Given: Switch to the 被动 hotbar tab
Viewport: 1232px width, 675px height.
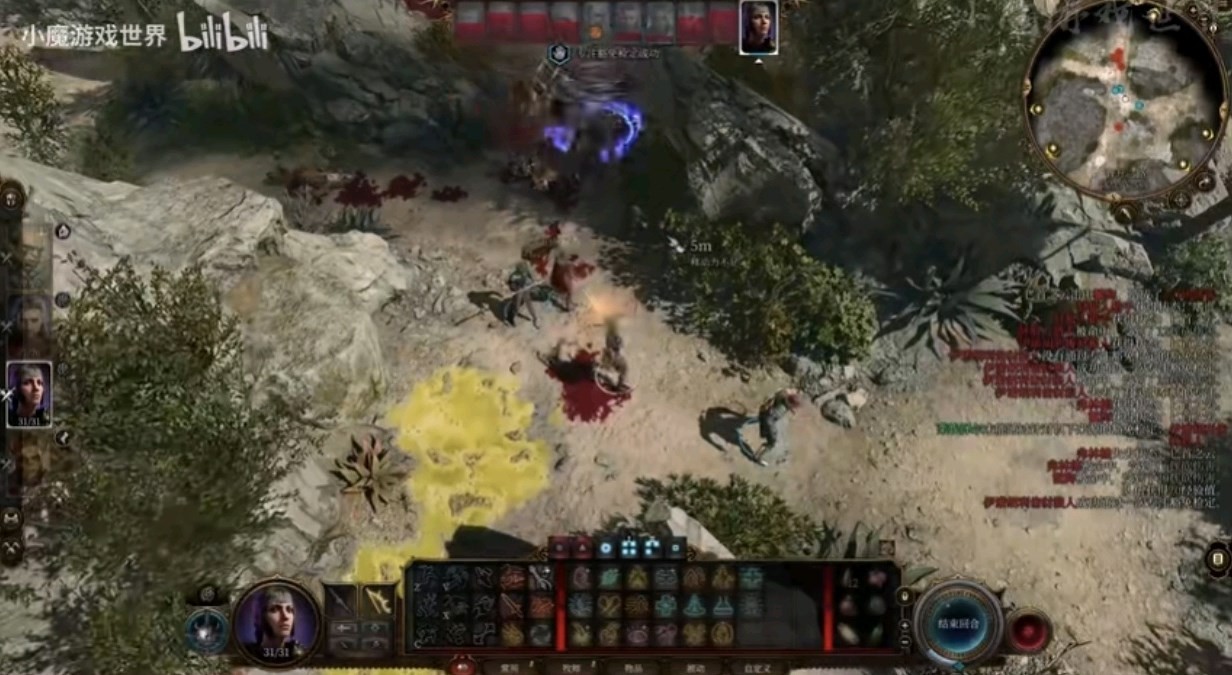Looking at the screenshot, I should pos(695,667).
